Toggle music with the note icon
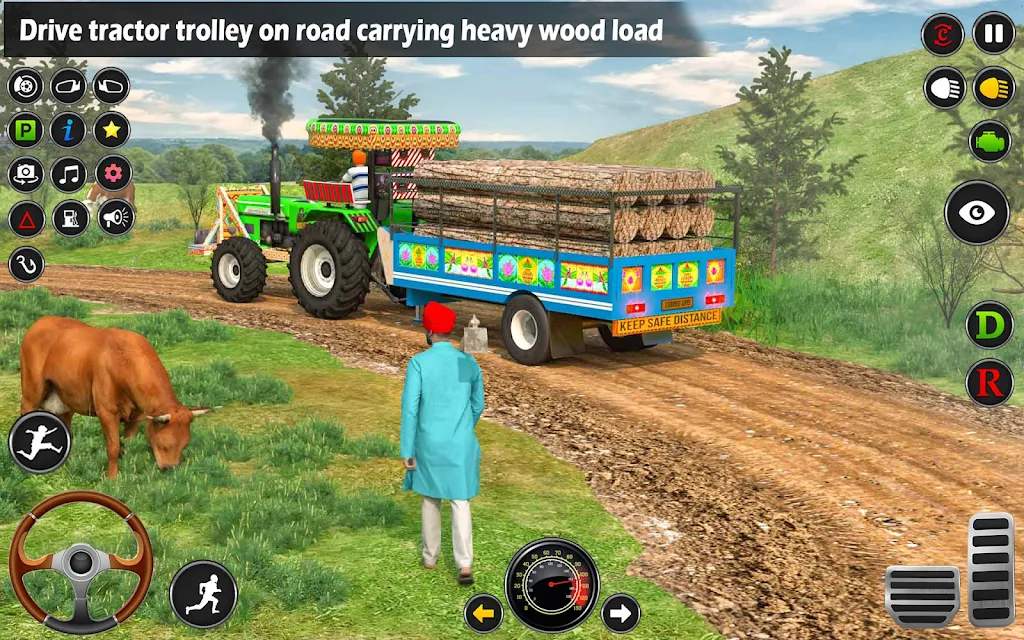Viewport: 1024px width, 640px height. pos(69,174)
